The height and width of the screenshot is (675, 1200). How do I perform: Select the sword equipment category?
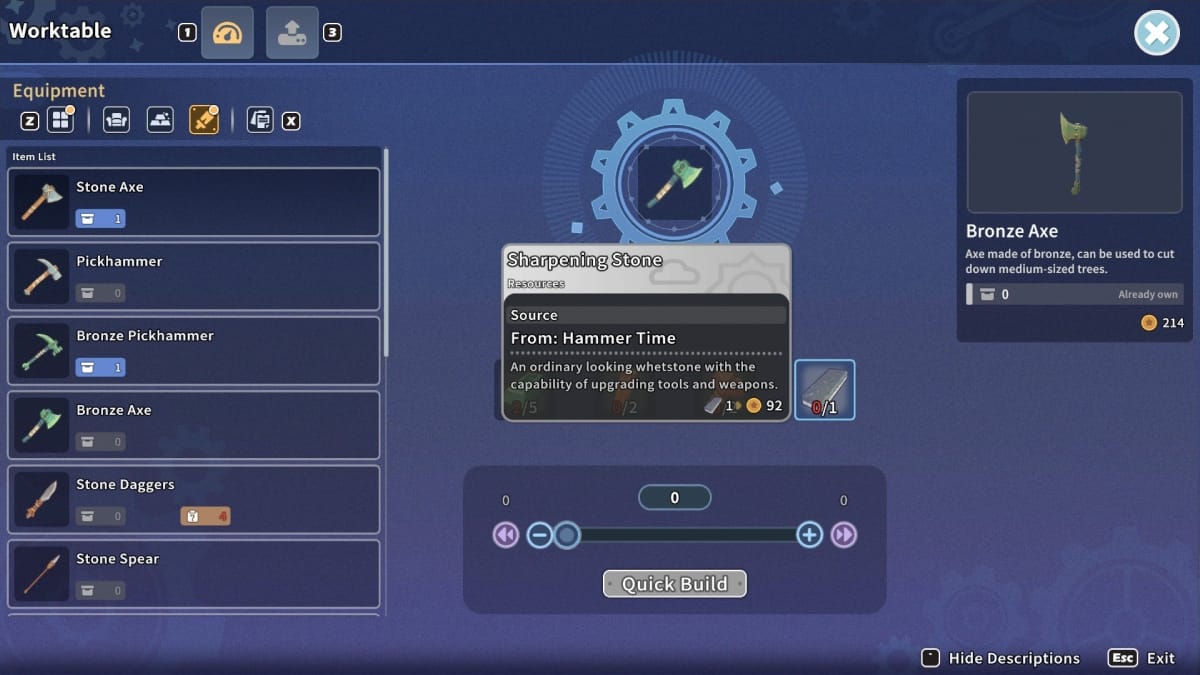click(203, 121)
